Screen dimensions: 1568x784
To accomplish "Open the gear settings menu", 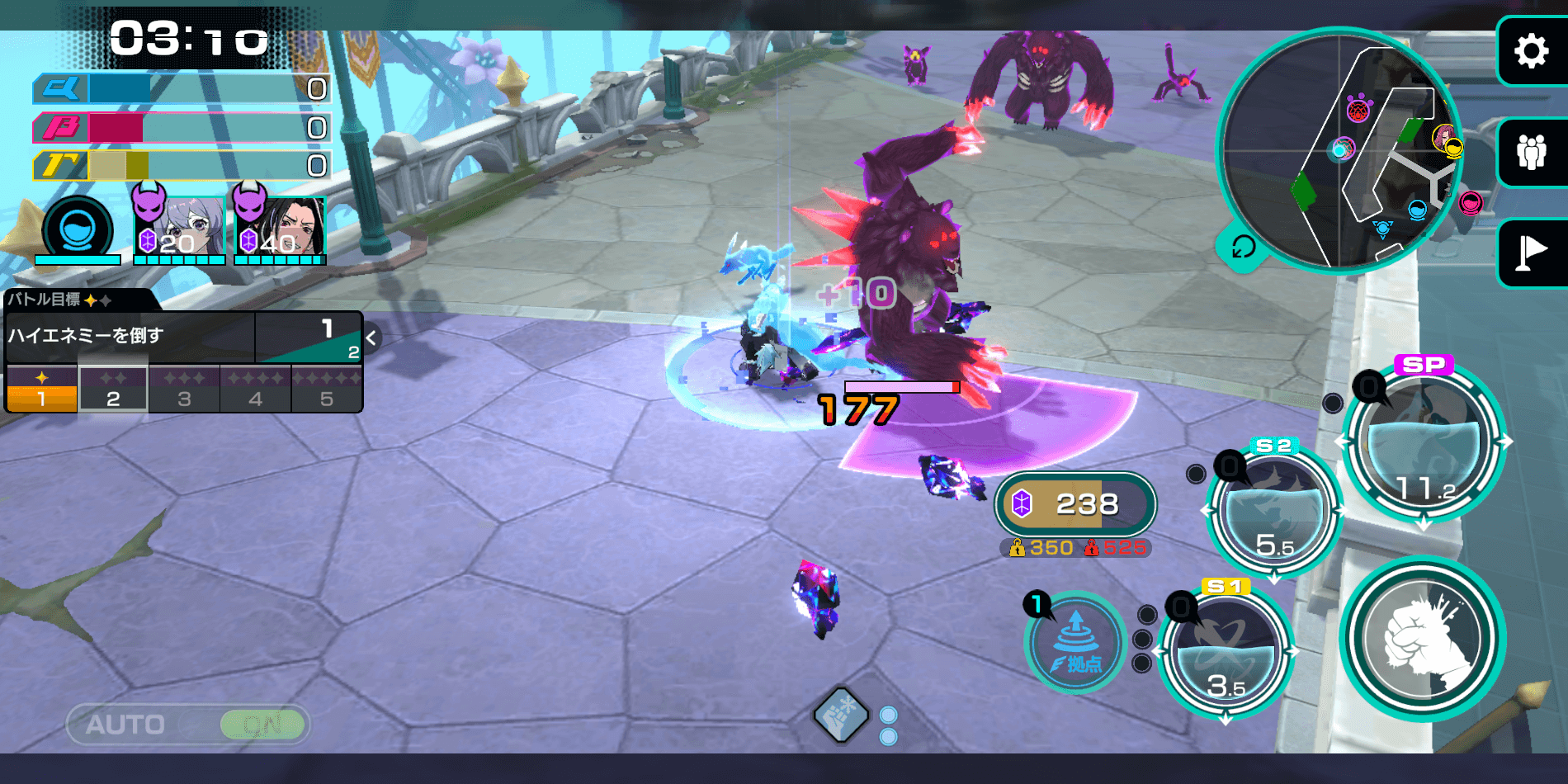I will pyautogui.click(x=1531, y=51).
